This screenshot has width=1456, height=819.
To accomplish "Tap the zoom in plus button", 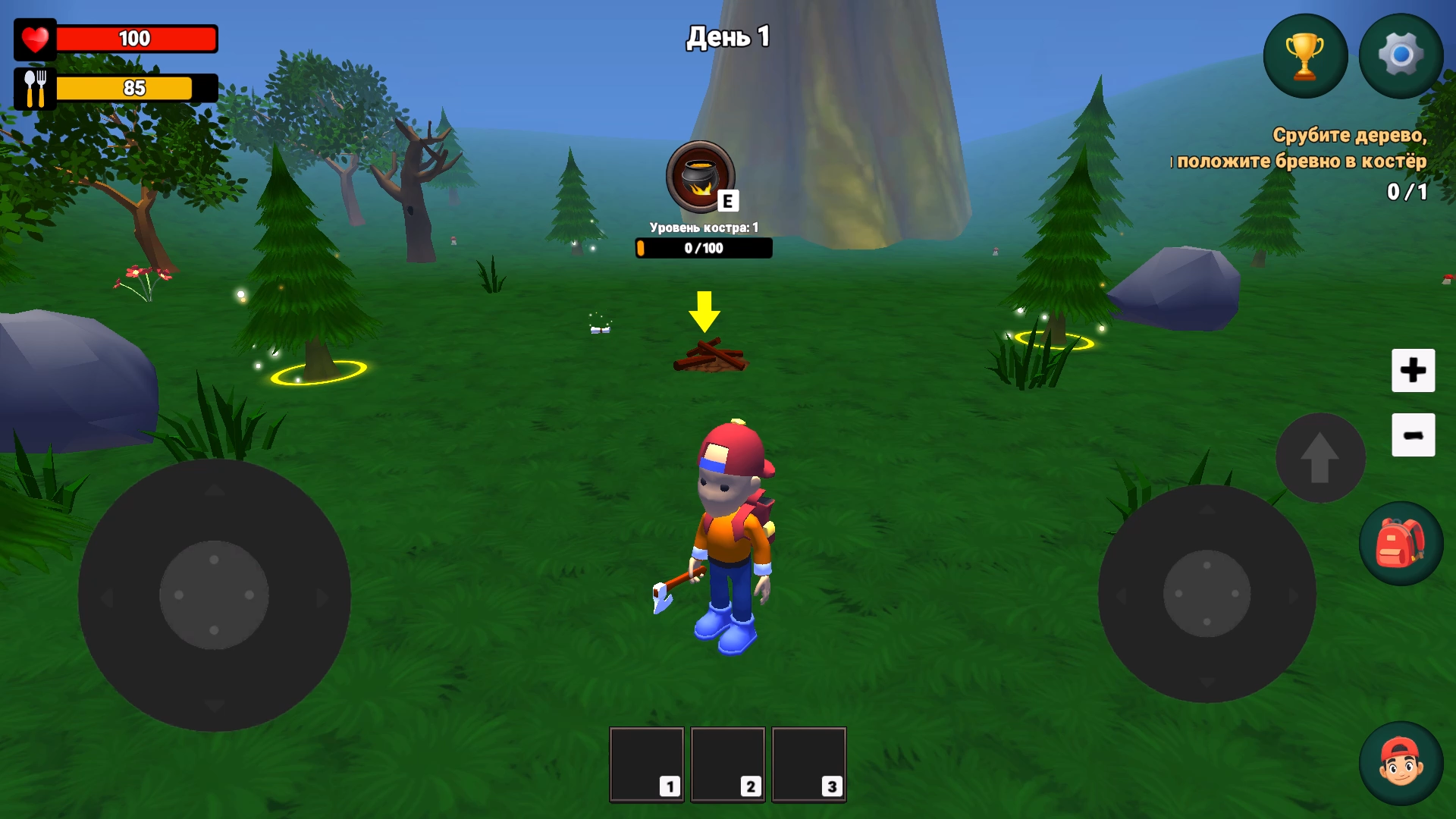I will pyautogui.click(x=1413, y=371).
